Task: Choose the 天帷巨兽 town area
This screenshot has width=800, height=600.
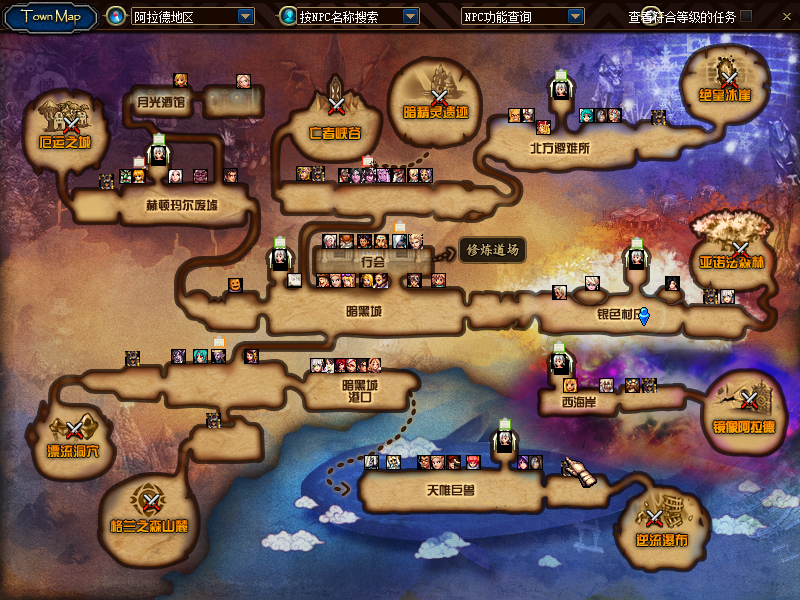Action: (449, 490)
